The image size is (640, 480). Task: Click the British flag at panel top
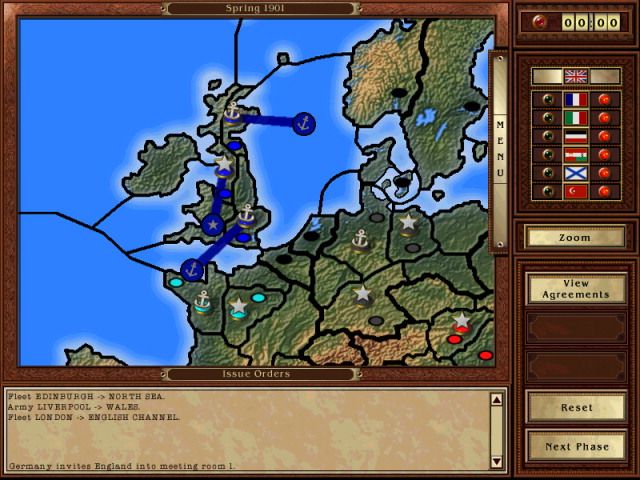click(575, 76)
